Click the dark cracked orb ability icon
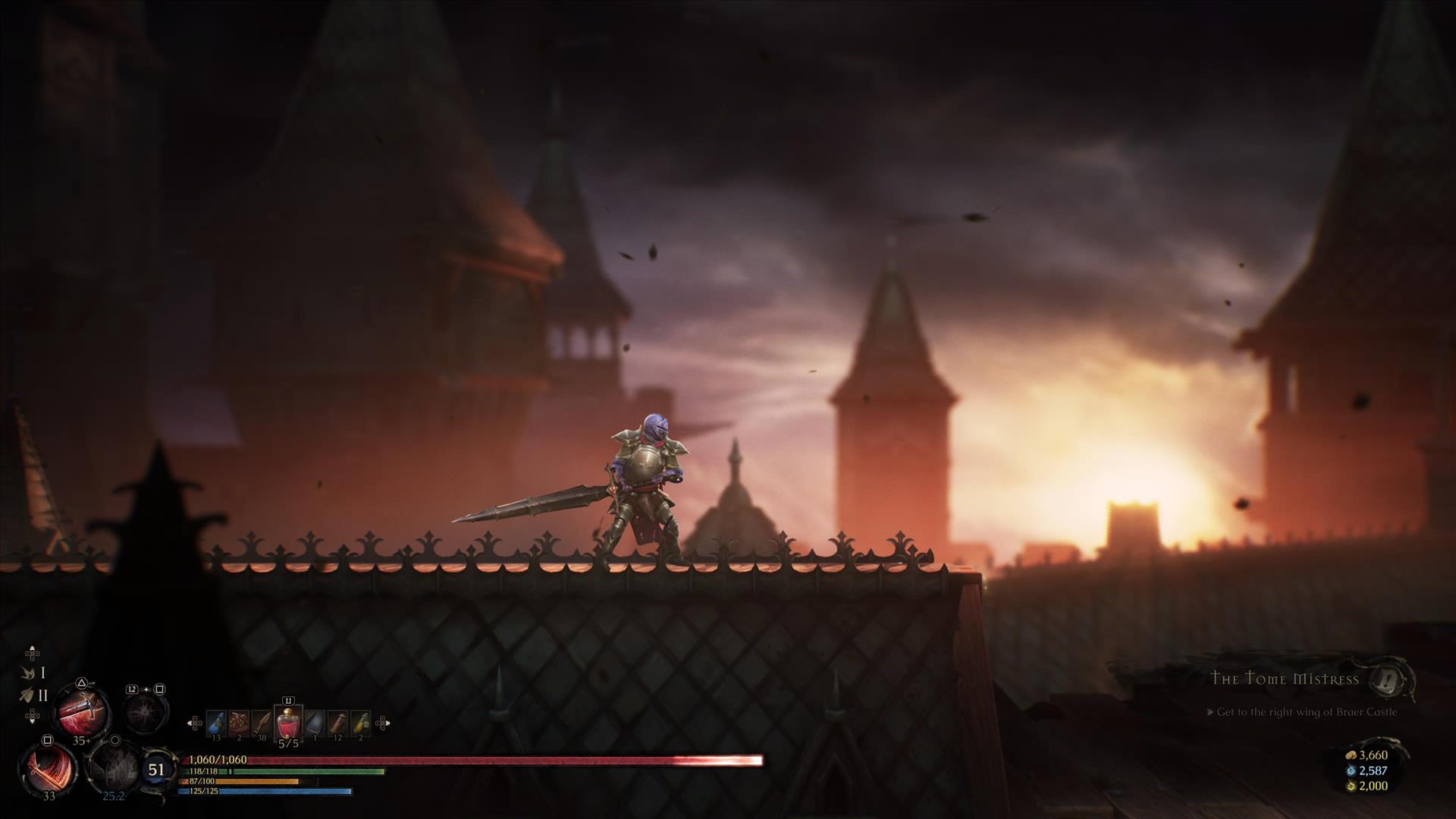 pyautogui.click(x=145, y=712)
